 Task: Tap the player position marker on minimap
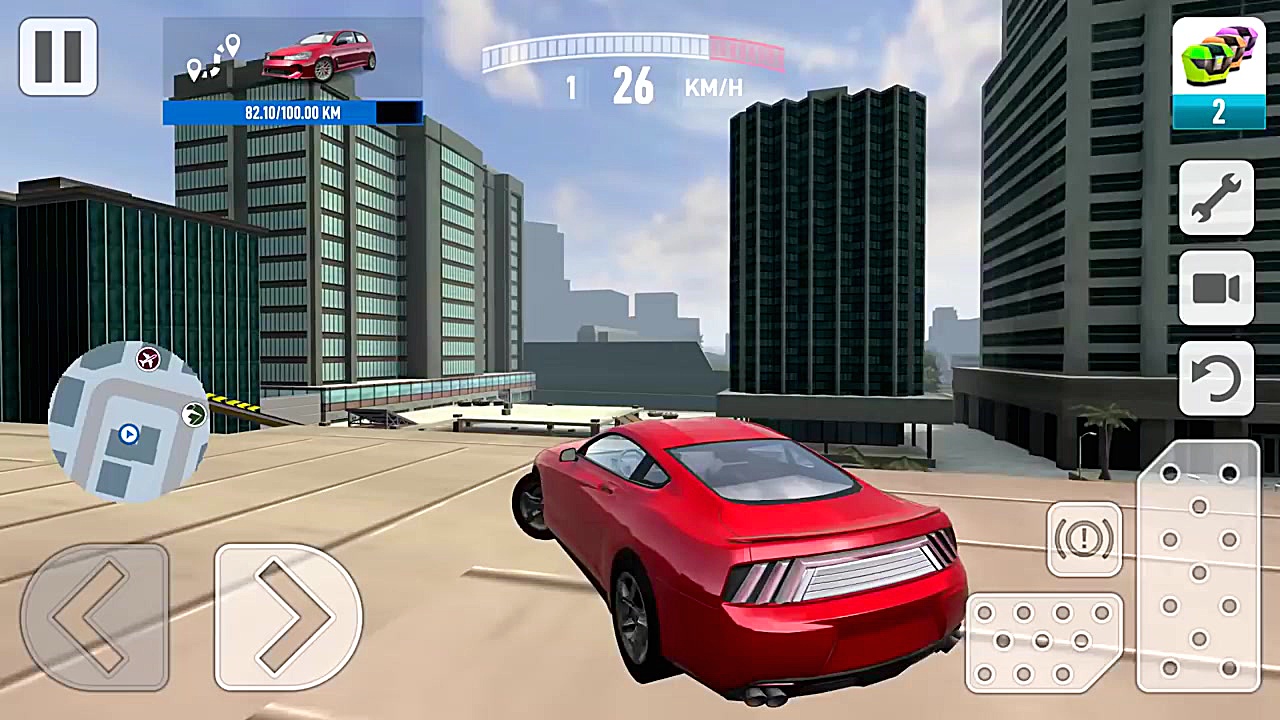point(128,435)
